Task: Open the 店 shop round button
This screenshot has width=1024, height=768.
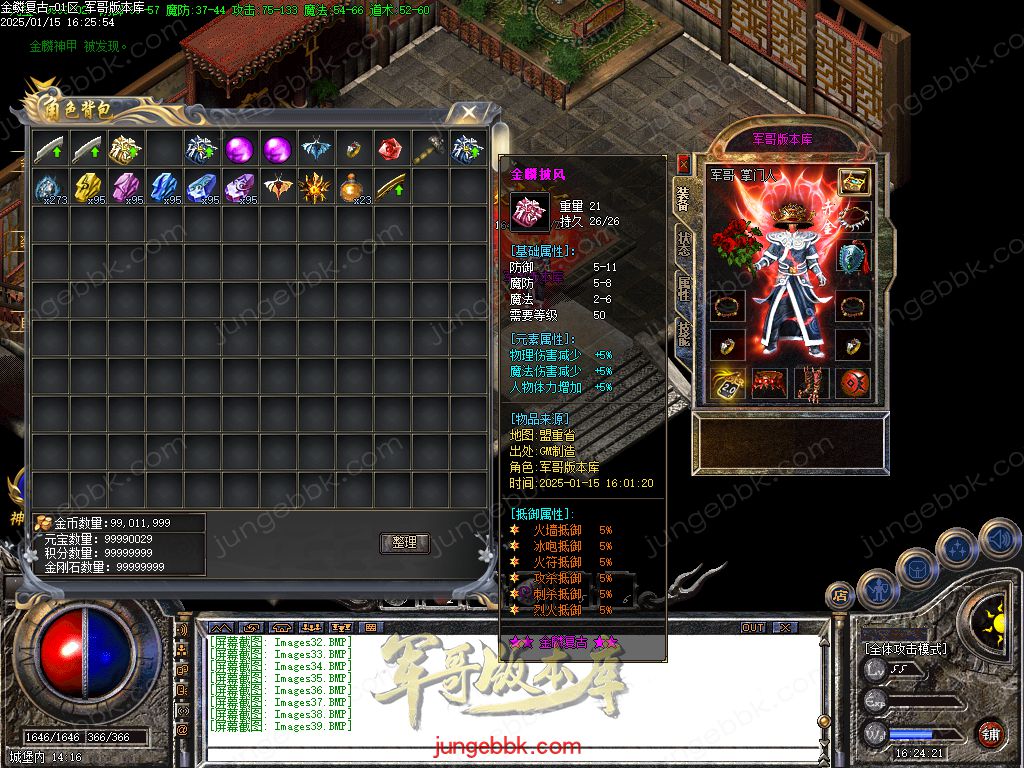Action: point(840,597)
